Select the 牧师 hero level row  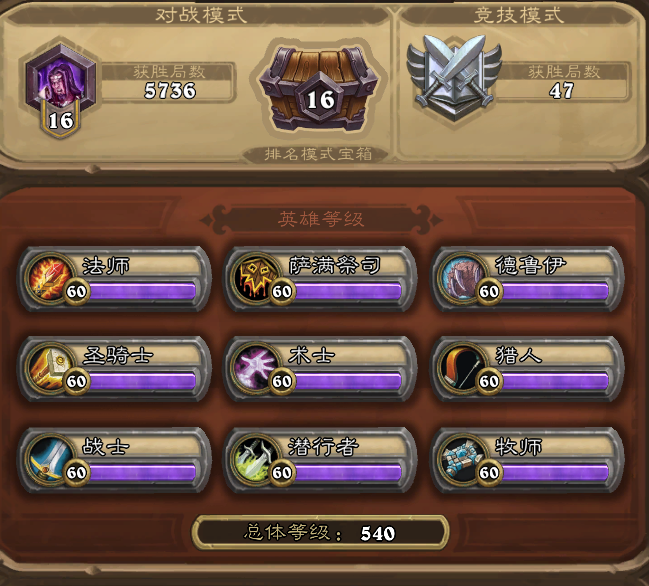(x=529, y=458)
